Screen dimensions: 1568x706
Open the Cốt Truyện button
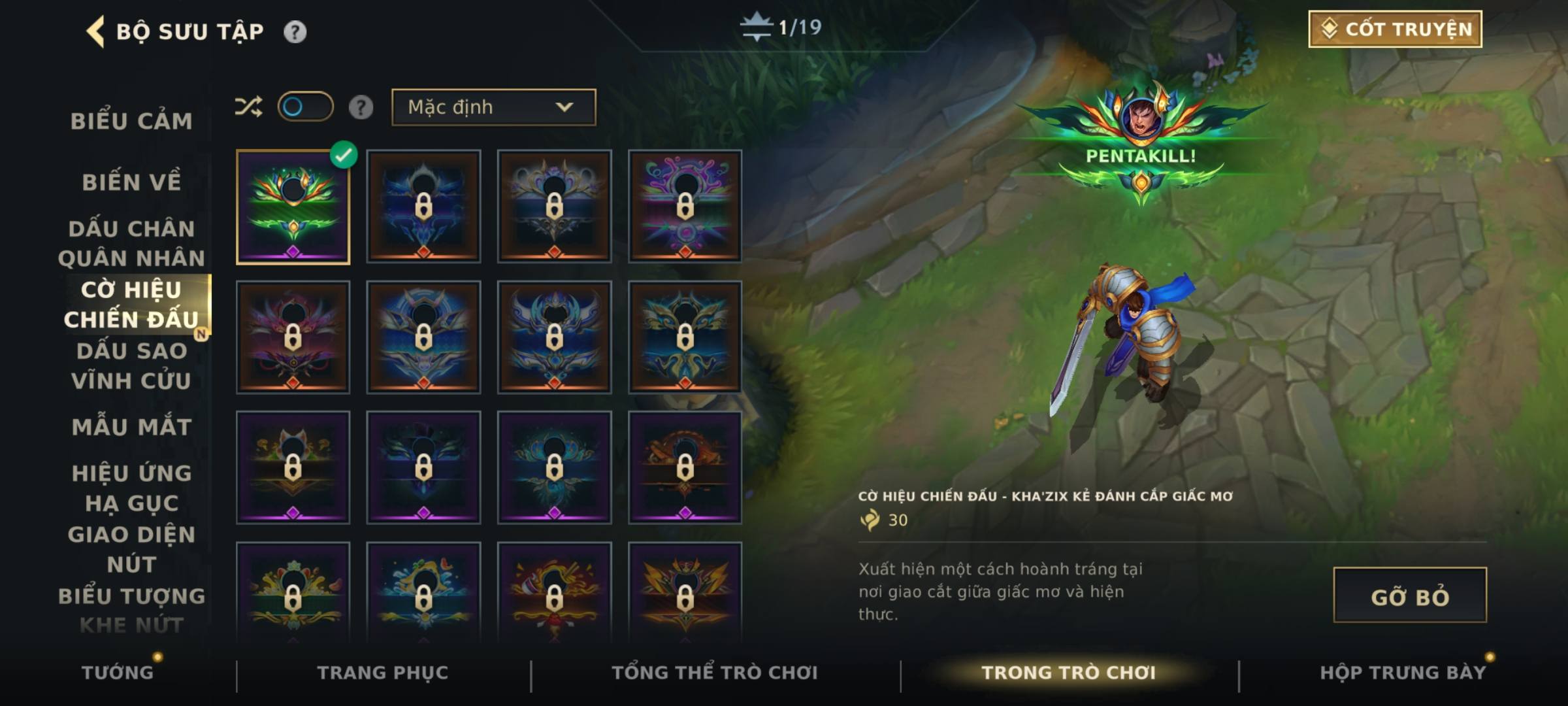tap(1395, 29)
